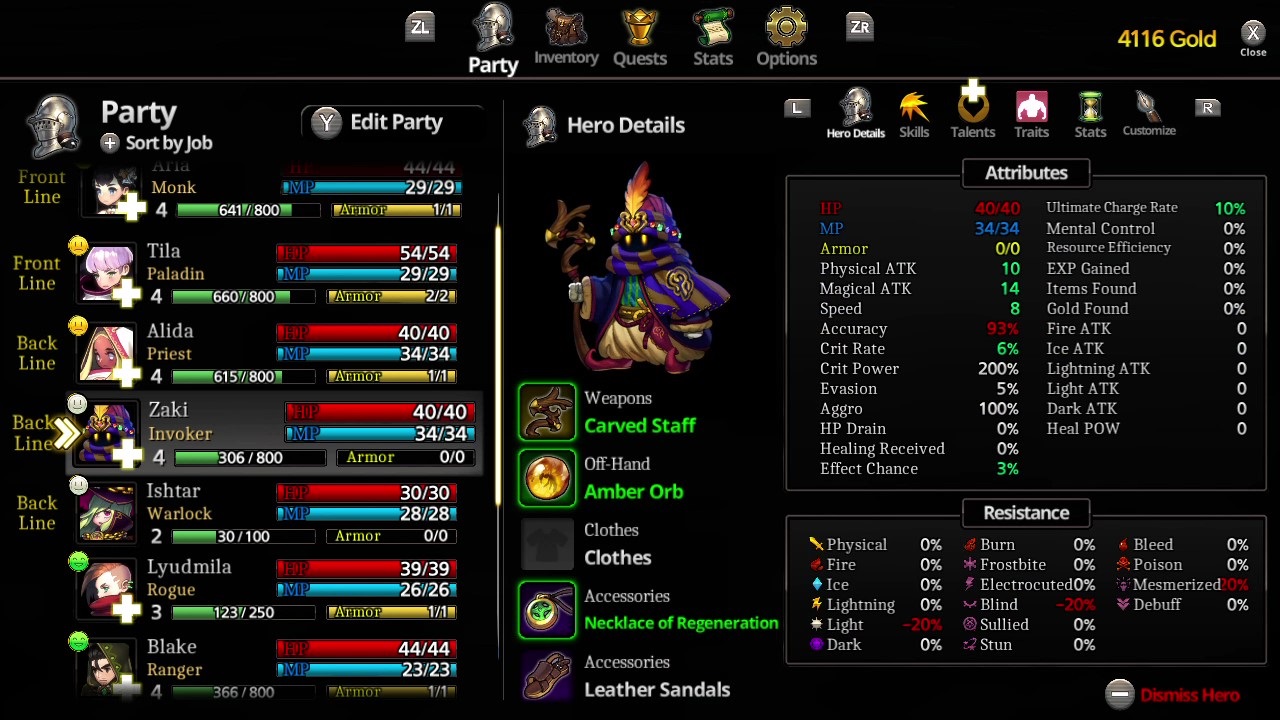This screenshot has width=1280, height=720.
Task: Click Dismiss Hero
Action: [1188, 695]
